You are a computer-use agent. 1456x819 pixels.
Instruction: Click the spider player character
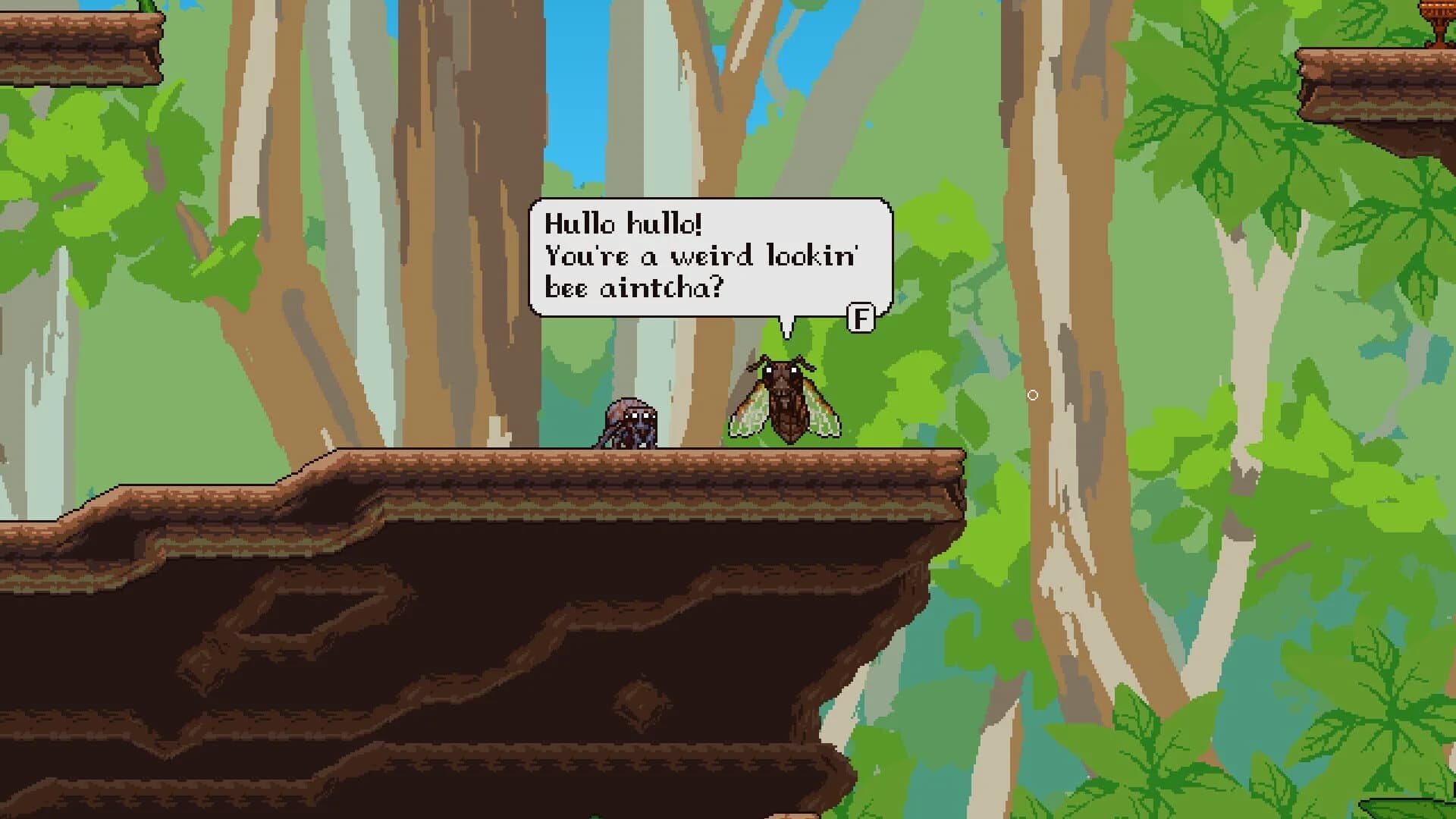click(626, 425)
